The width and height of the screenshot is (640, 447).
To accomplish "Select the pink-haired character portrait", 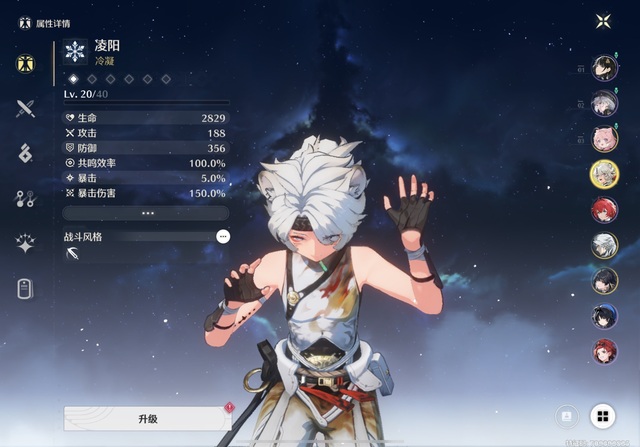I will click(604, 139).
